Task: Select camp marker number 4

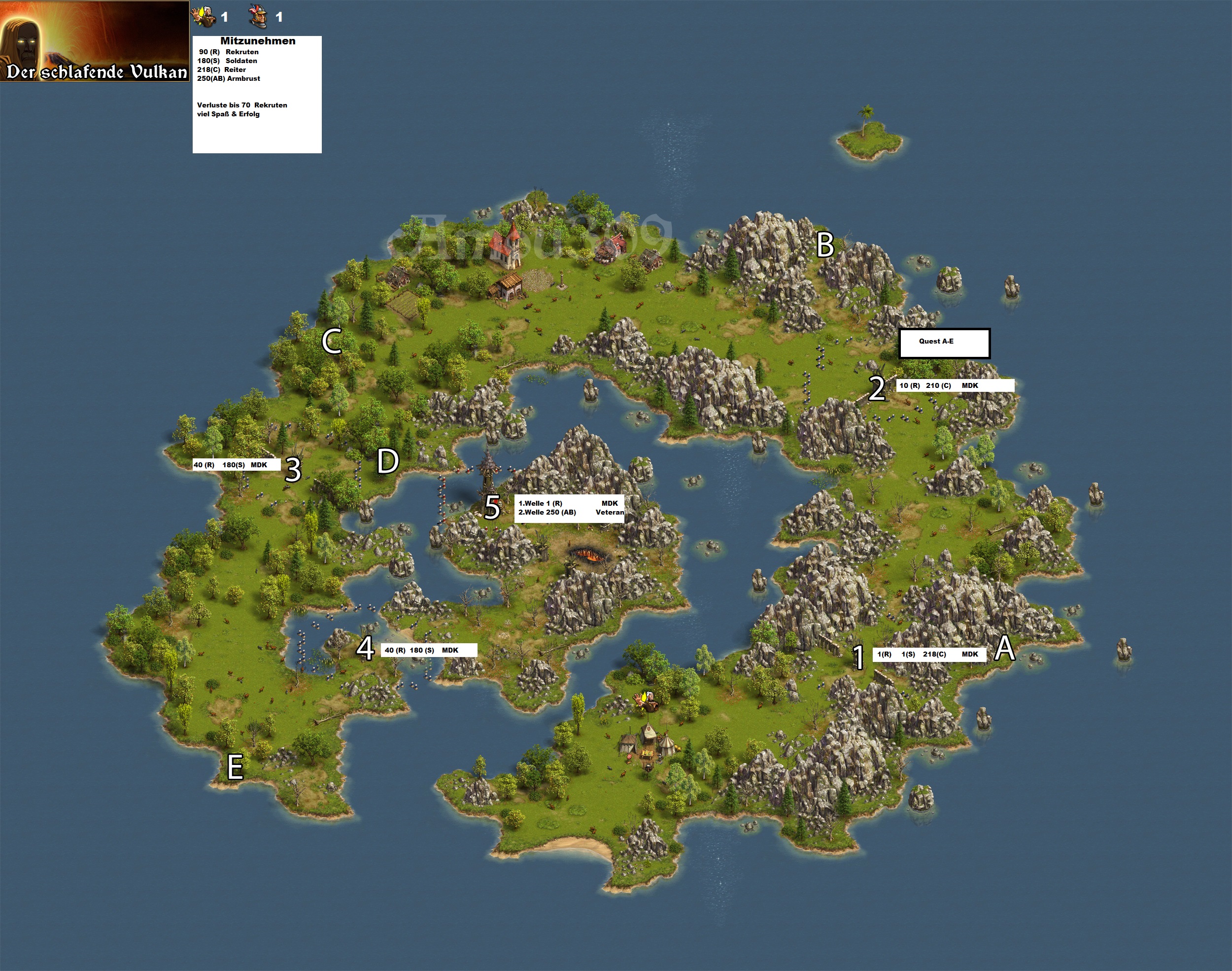Action: [365, 648]
